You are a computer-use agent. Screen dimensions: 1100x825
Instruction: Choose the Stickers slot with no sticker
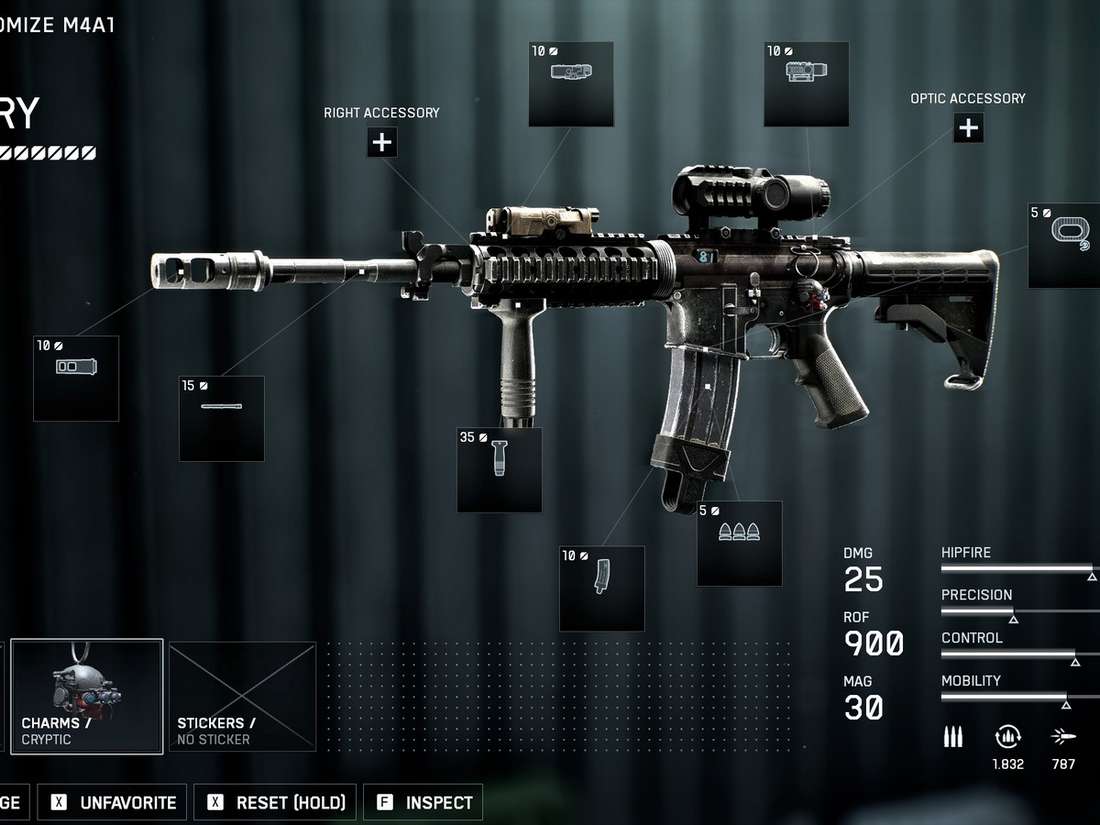tap(243, 696)
